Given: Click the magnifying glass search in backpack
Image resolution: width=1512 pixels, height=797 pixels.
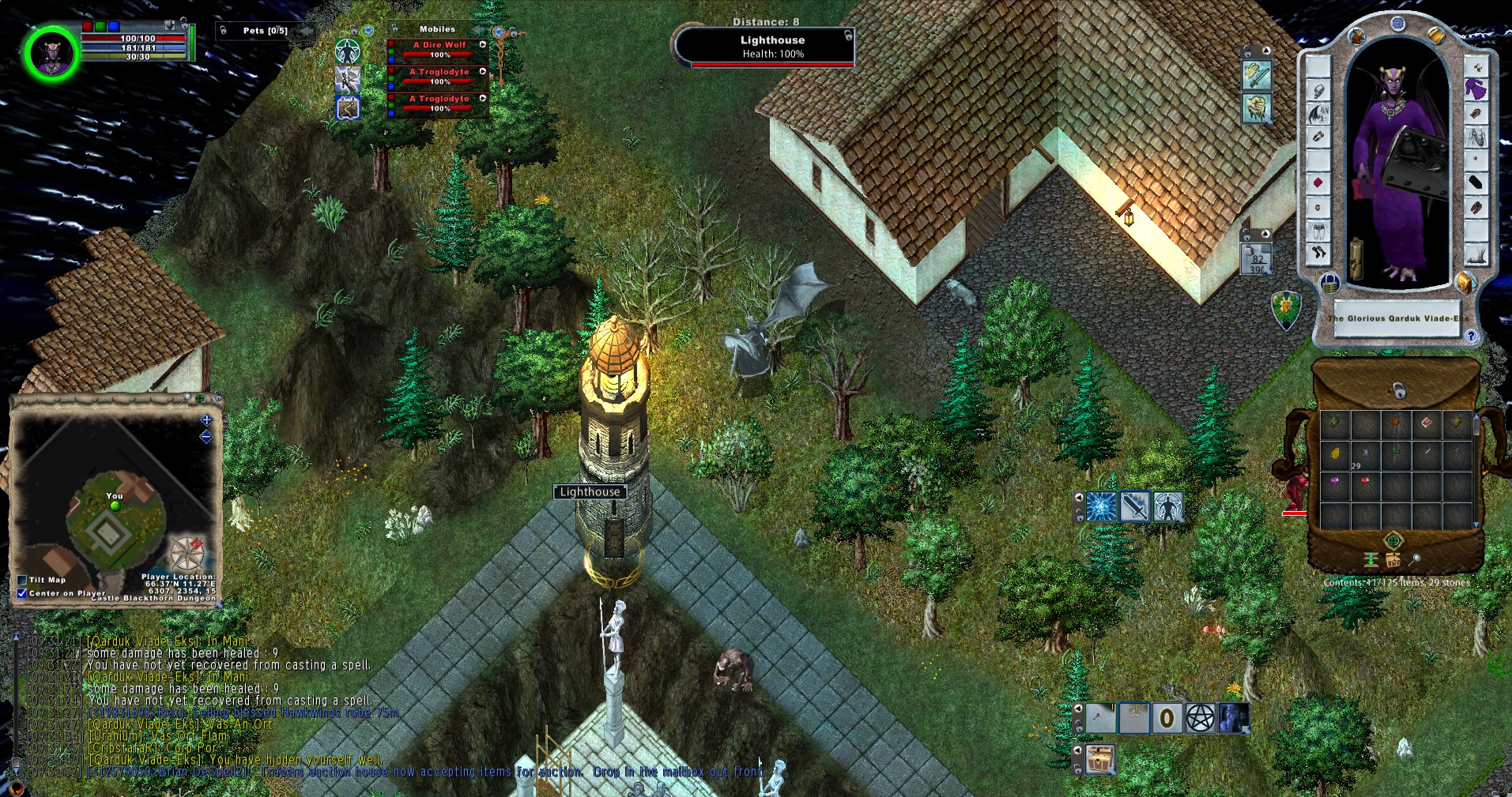Looking at the screenshot, I should click(x=1416, y=559).
